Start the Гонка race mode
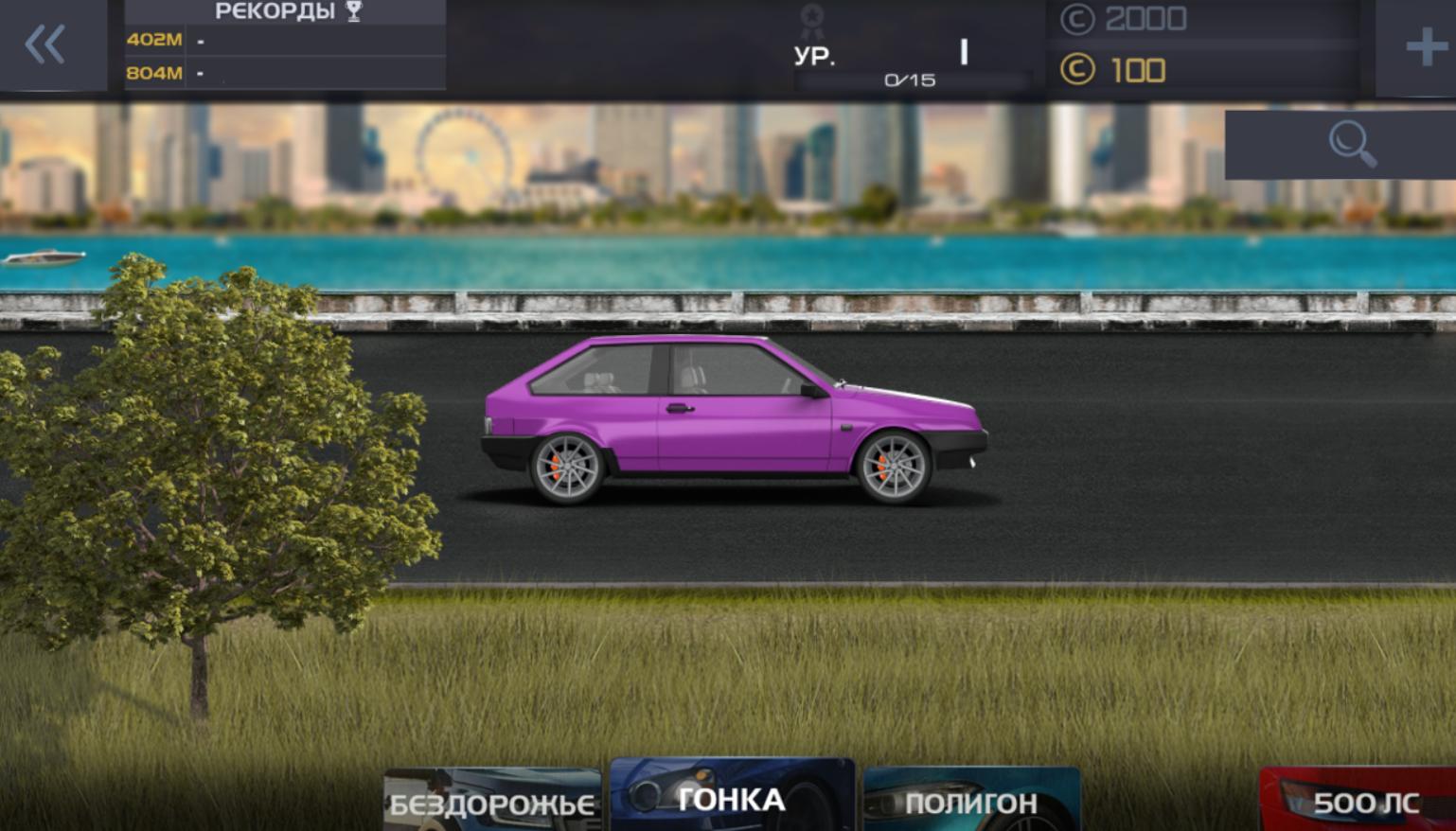The image size is (1456, 831). (x=732, y=798)
